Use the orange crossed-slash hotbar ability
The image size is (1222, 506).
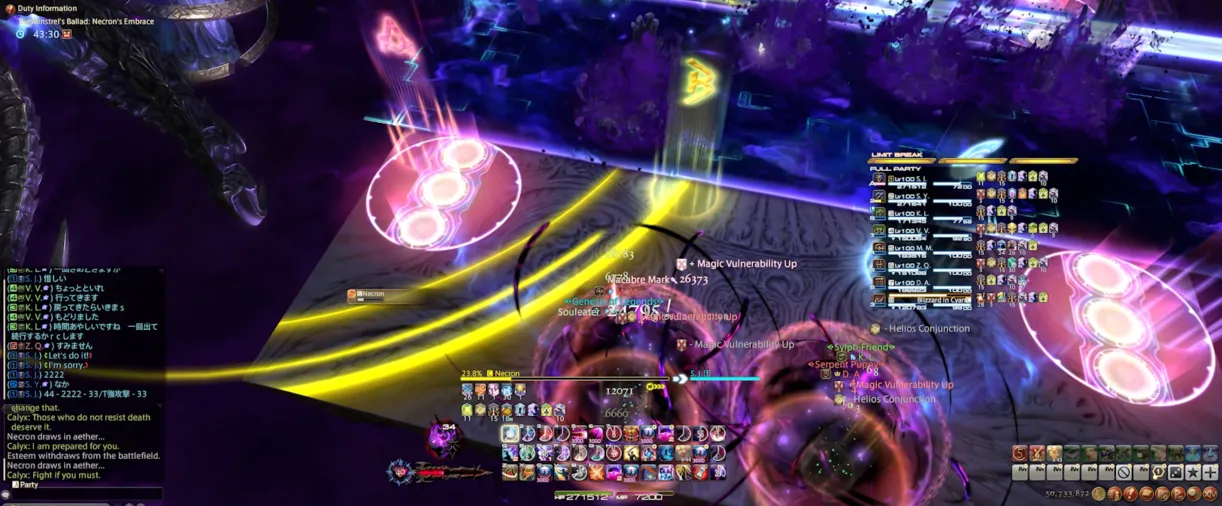[x=597, y=472]
